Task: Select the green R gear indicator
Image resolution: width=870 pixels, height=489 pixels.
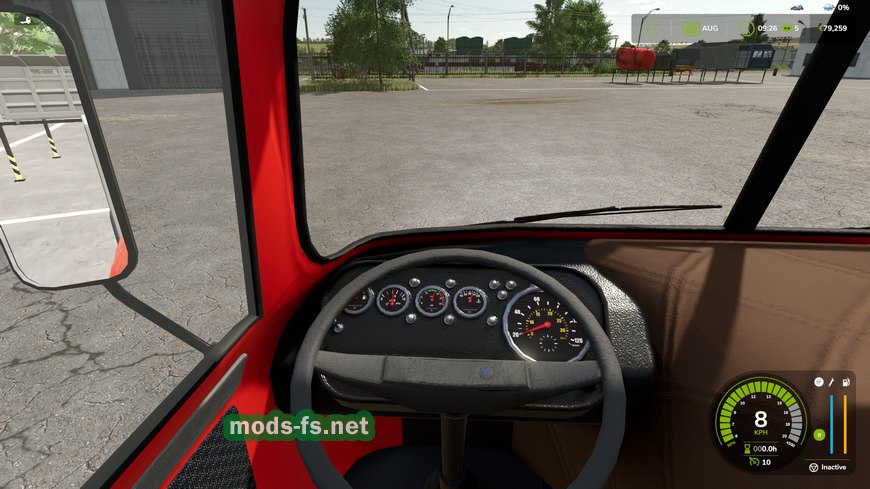Action: tap(819, 434)
